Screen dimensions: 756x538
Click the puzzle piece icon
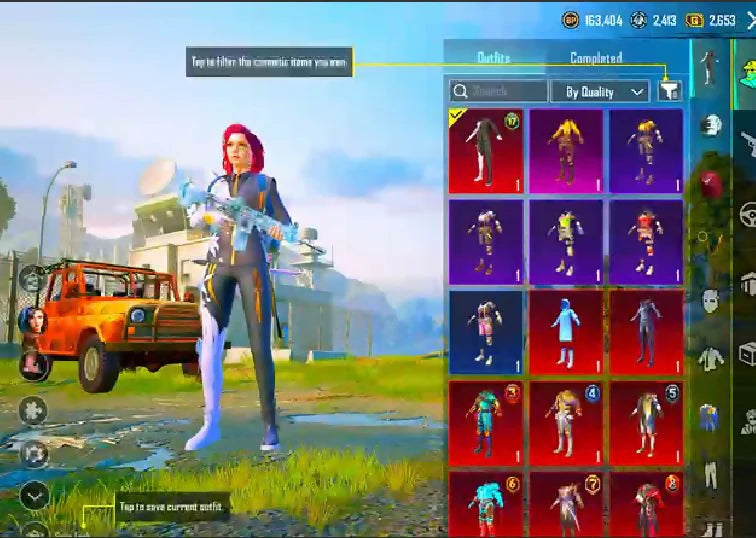pos(32,410)
